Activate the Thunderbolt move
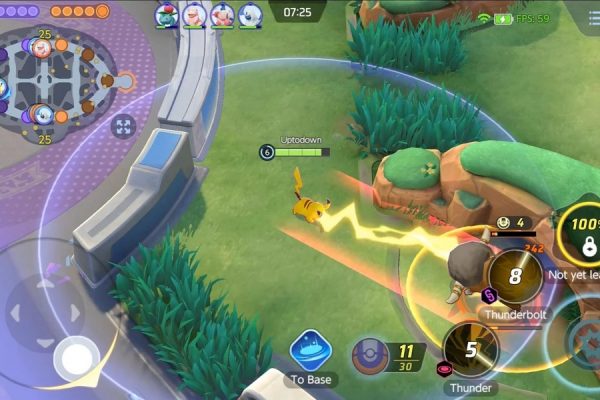This screenshot has height=400, width=600. pos(516,275)
